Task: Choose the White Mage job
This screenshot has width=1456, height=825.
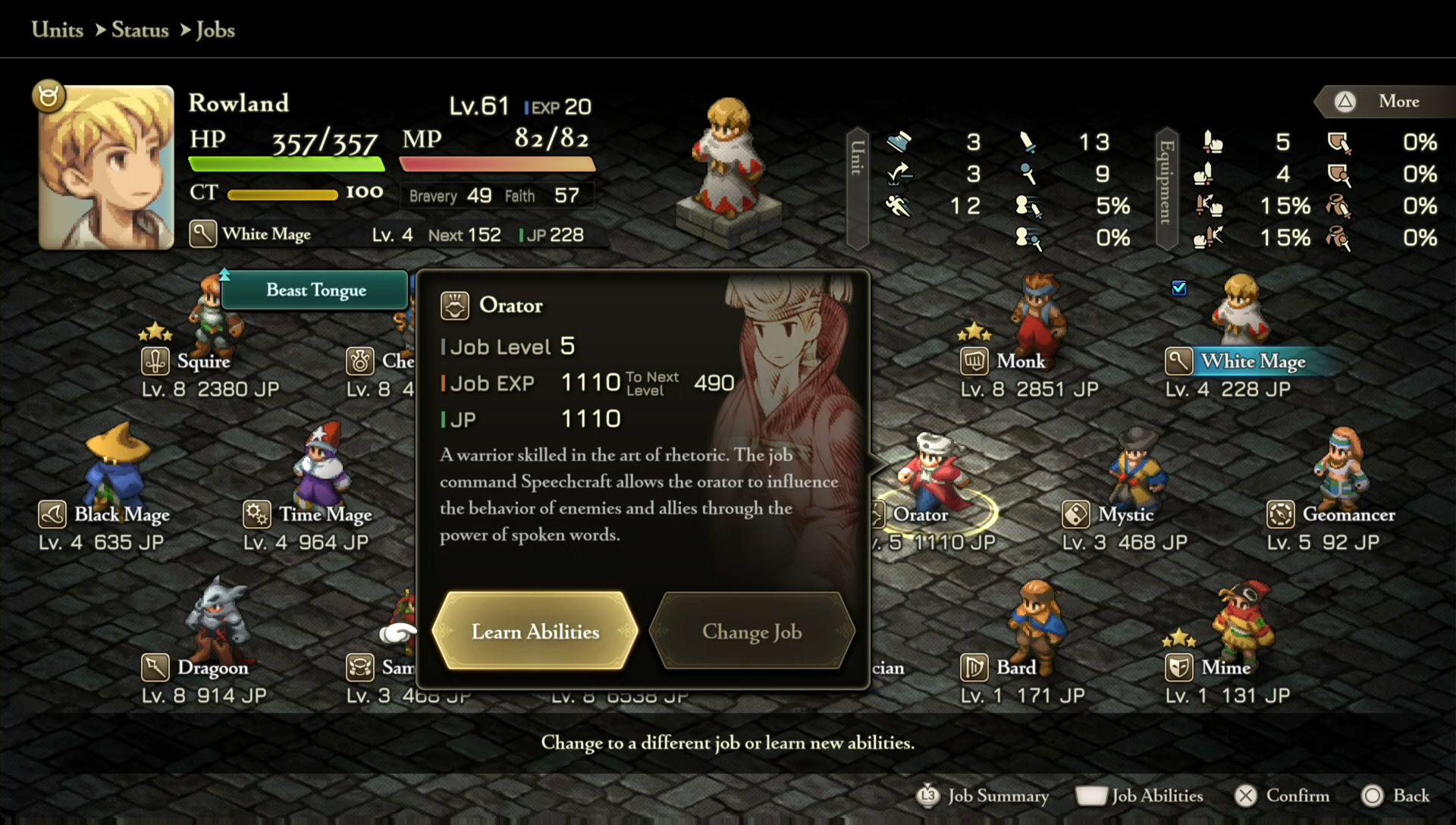Action: coord(1252,361)
